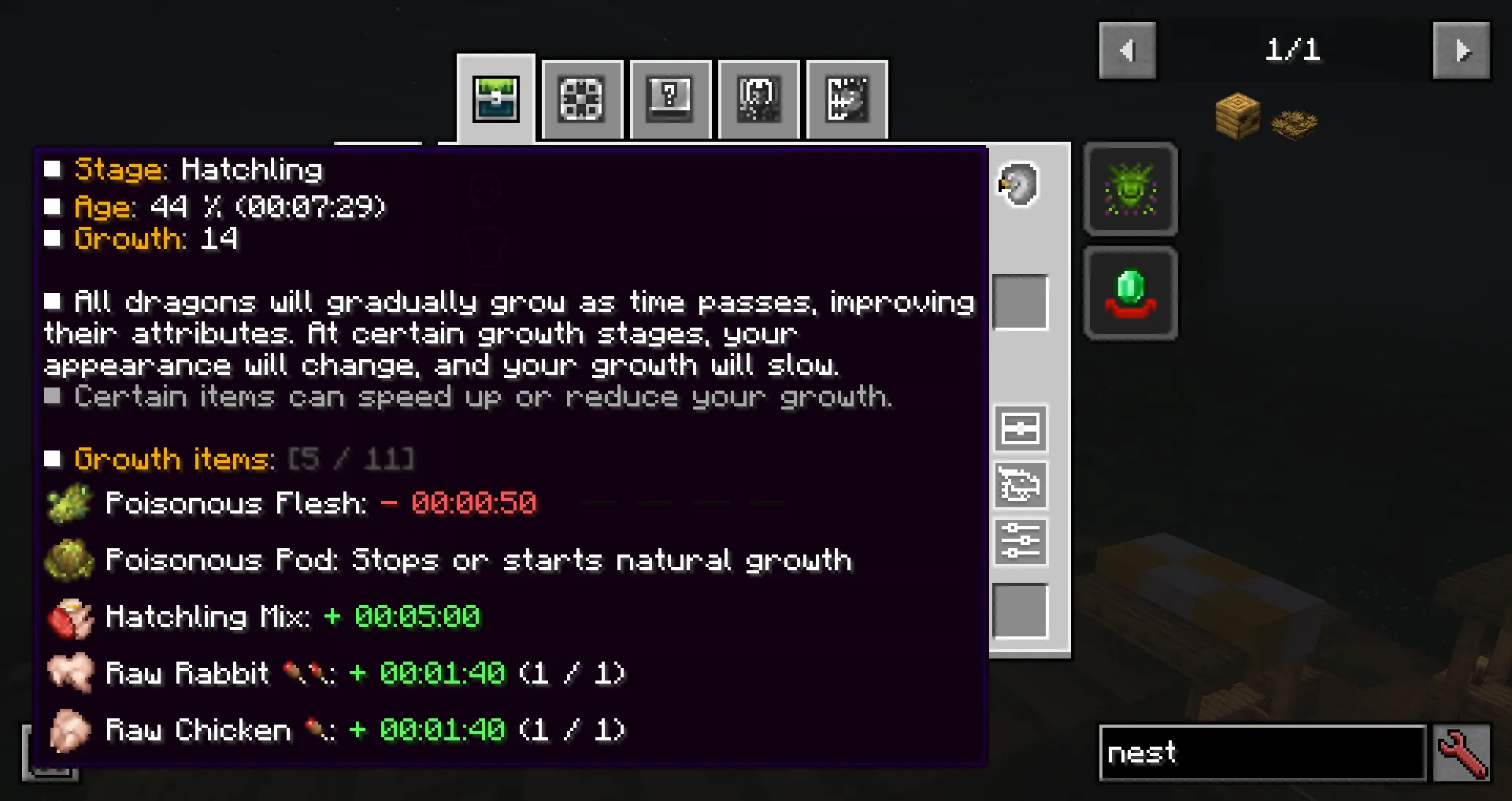Toggle the sliders settings sidebar button
Image resolution: width=1512 pixels, height=801 pixels.
[x=1020, y=543]
